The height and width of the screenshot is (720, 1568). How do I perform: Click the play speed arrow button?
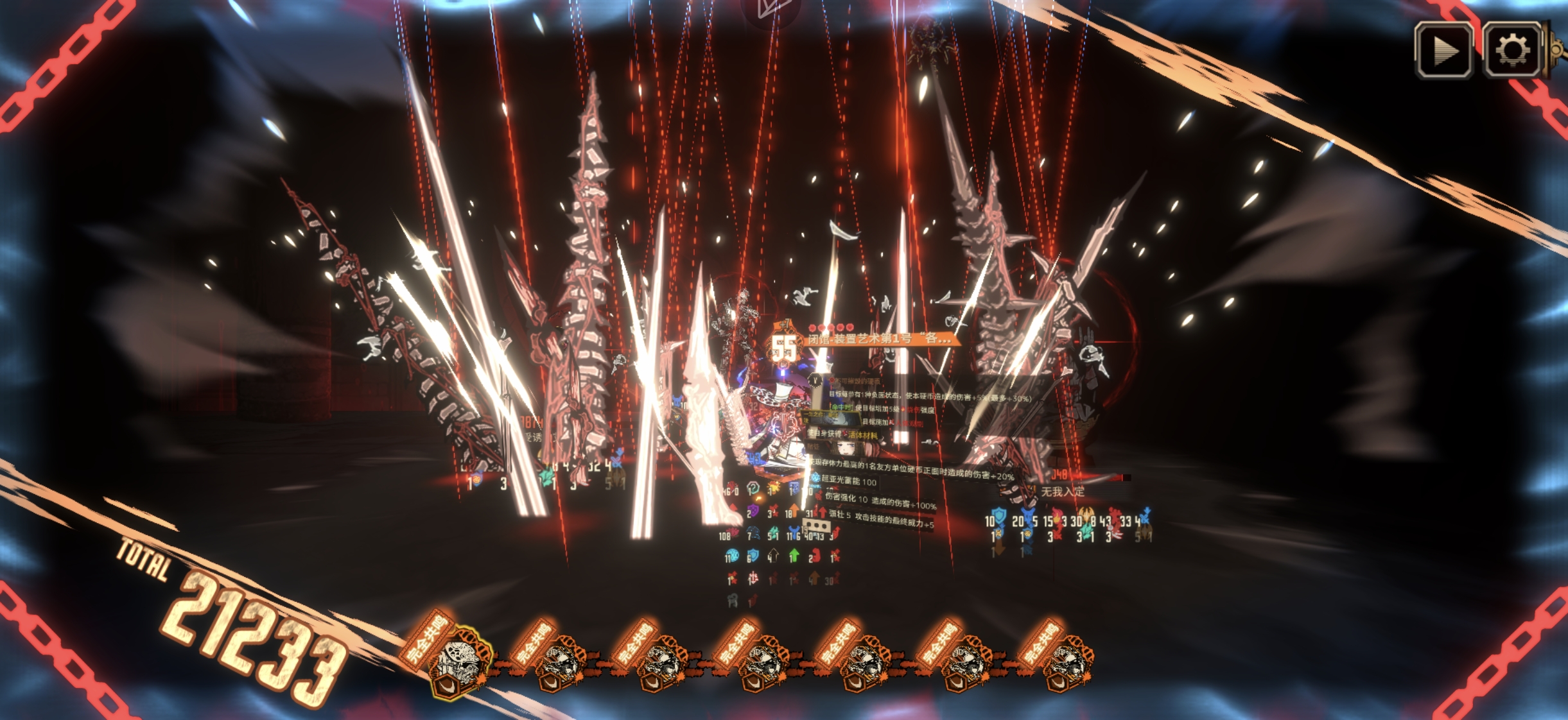(x=1444, y=51)
